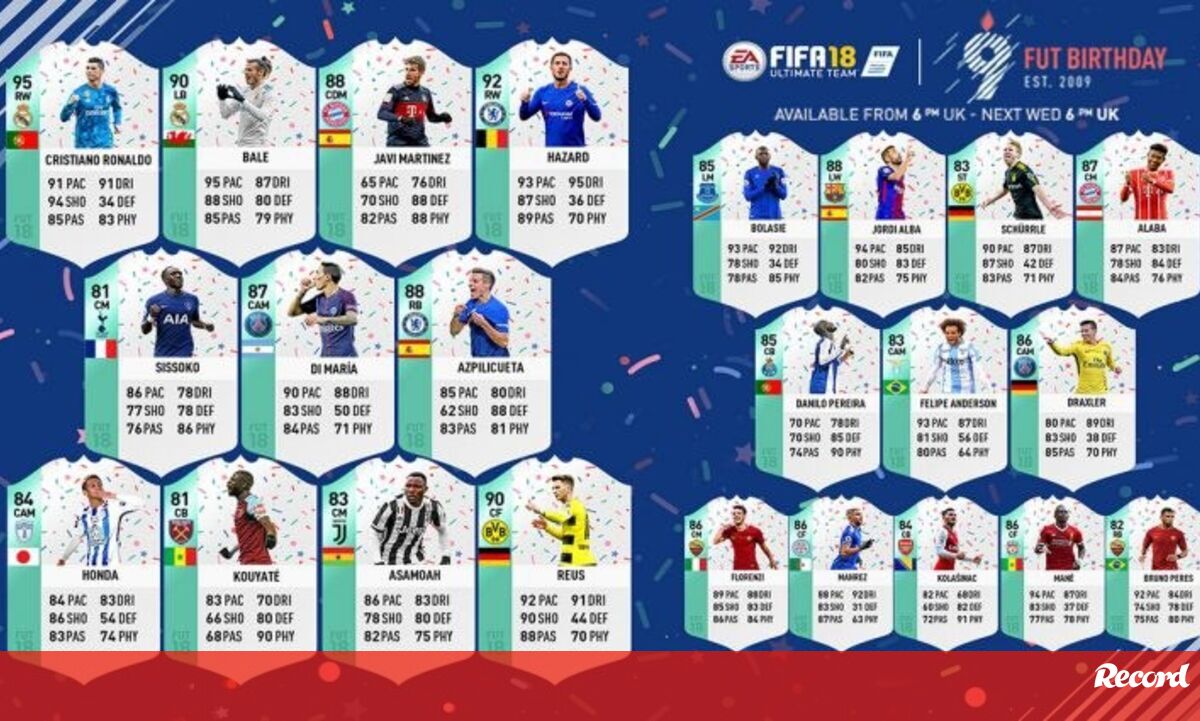Screen dimensions: 1200x721
Task: Select the Cristiano Ronaldo player card
Action: pyautogui.click(x=83, y=150)
